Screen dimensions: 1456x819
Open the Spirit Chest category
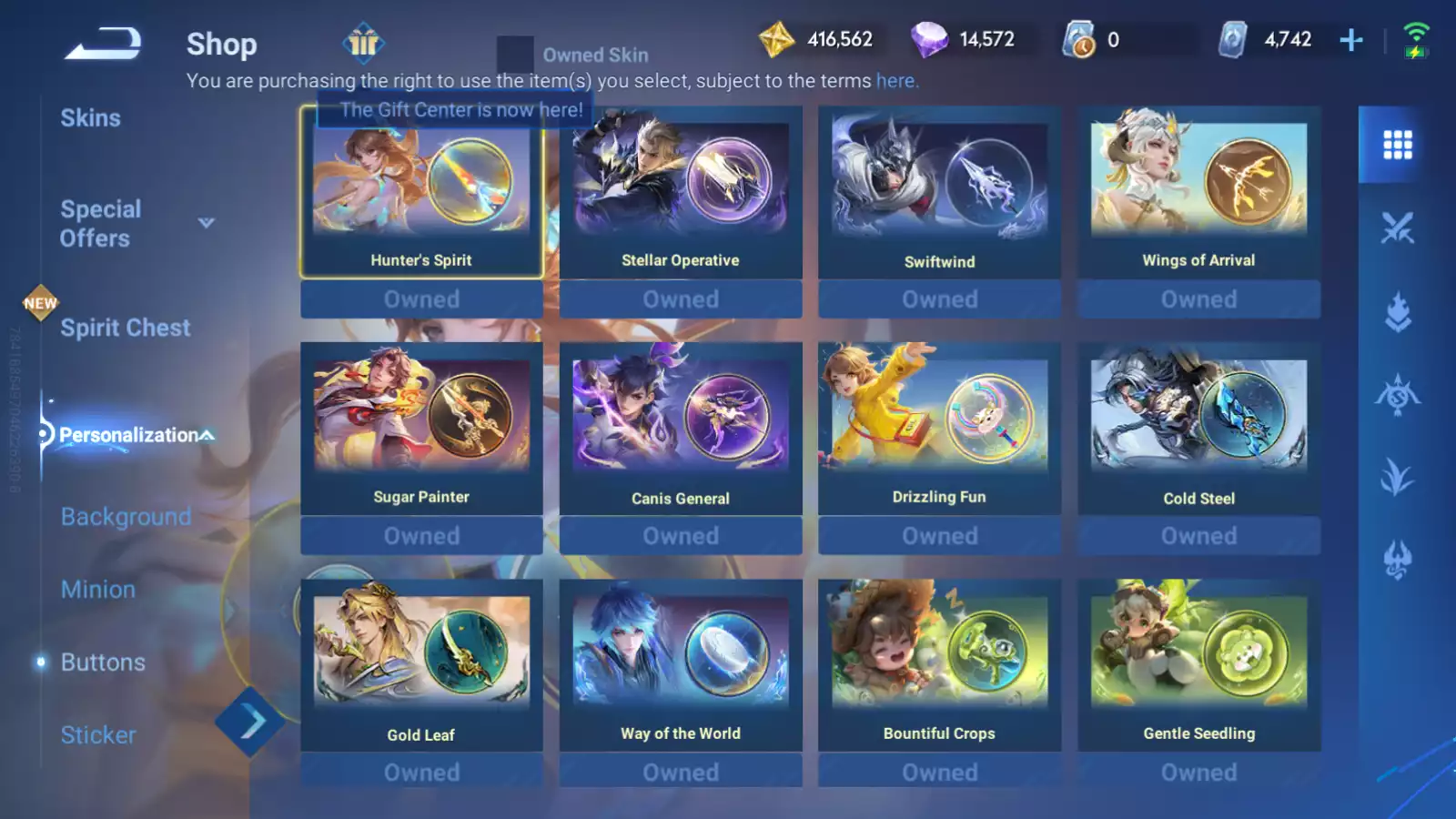pos(125,328)
